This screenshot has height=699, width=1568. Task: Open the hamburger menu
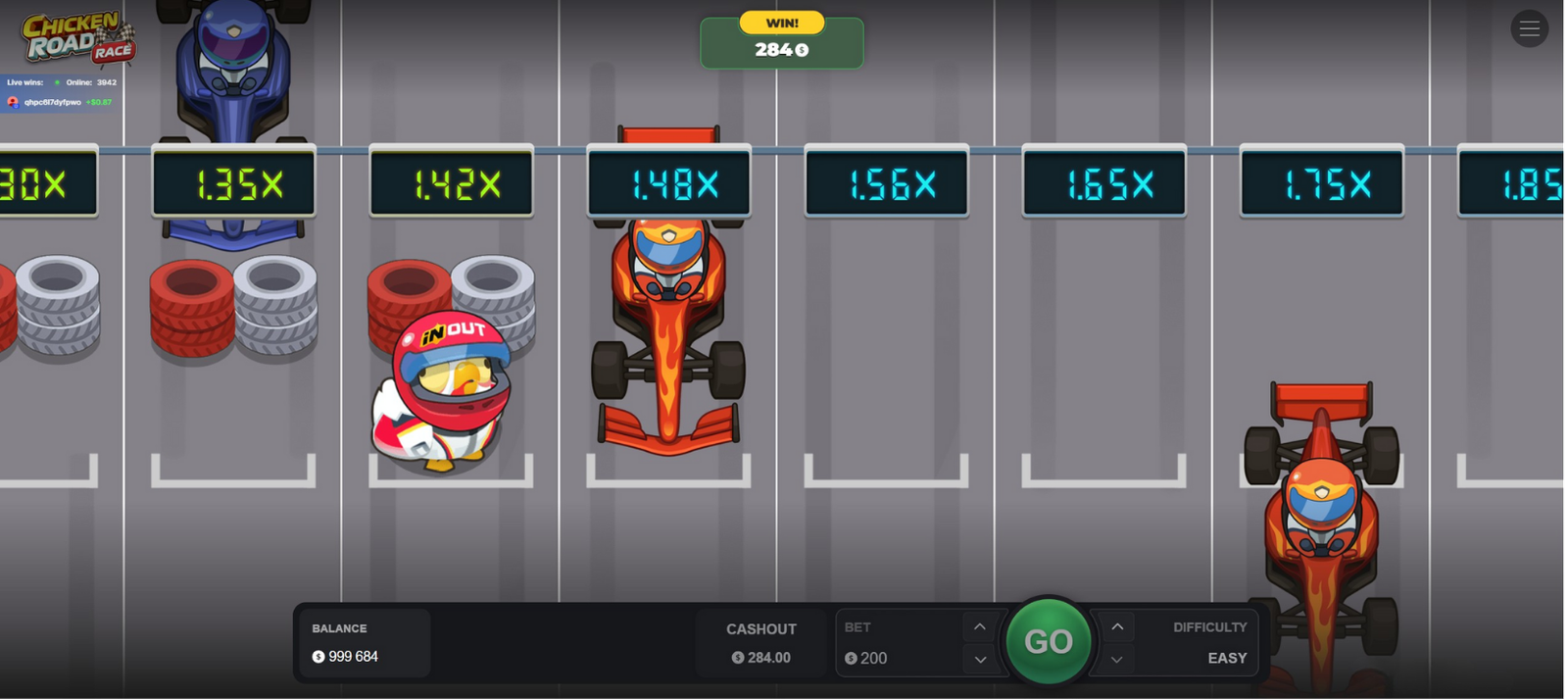[x=1529, y=29]
